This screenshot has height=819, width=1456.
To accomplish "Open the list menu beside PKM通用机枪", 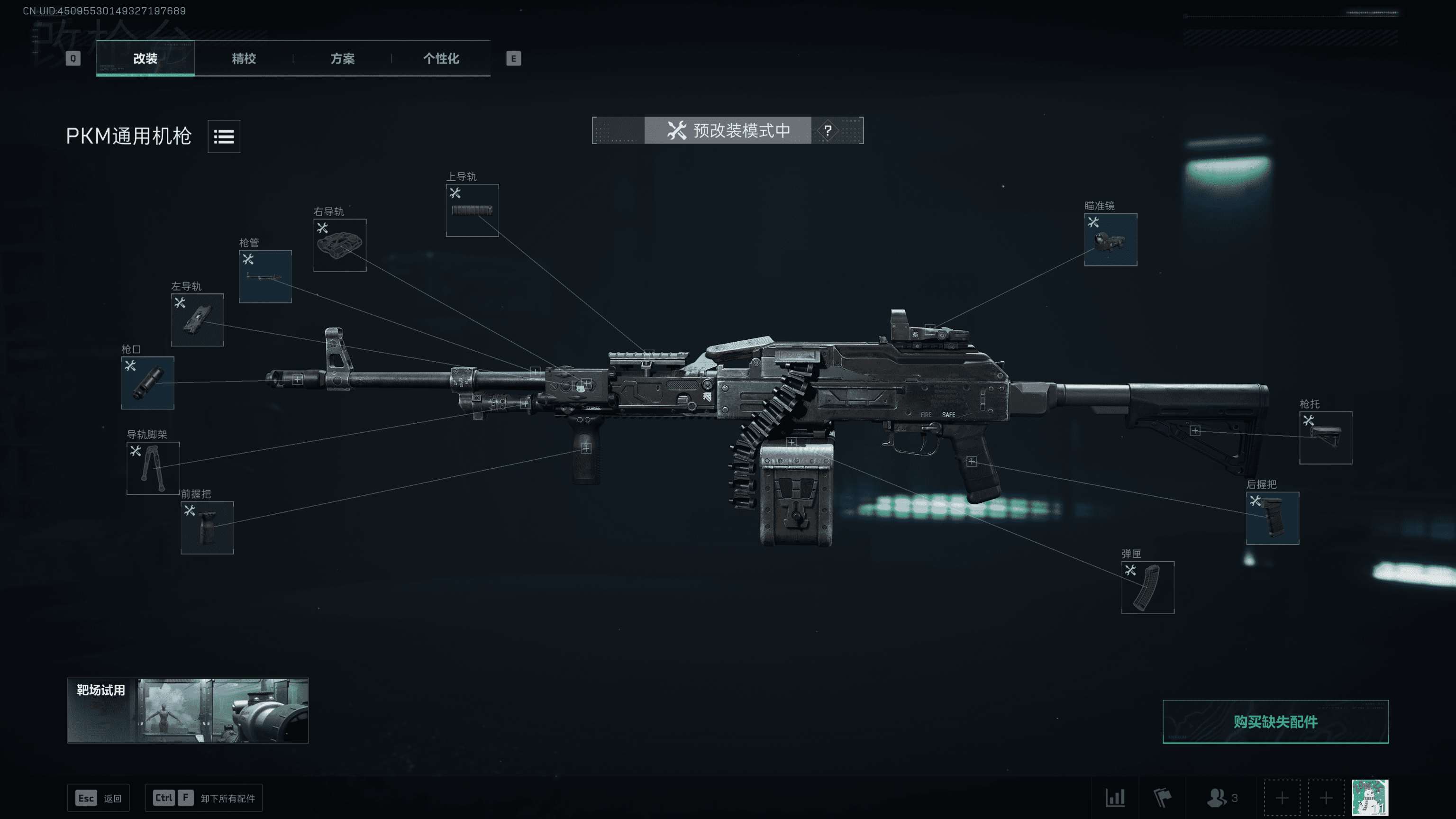I will (x=224, y=136).
